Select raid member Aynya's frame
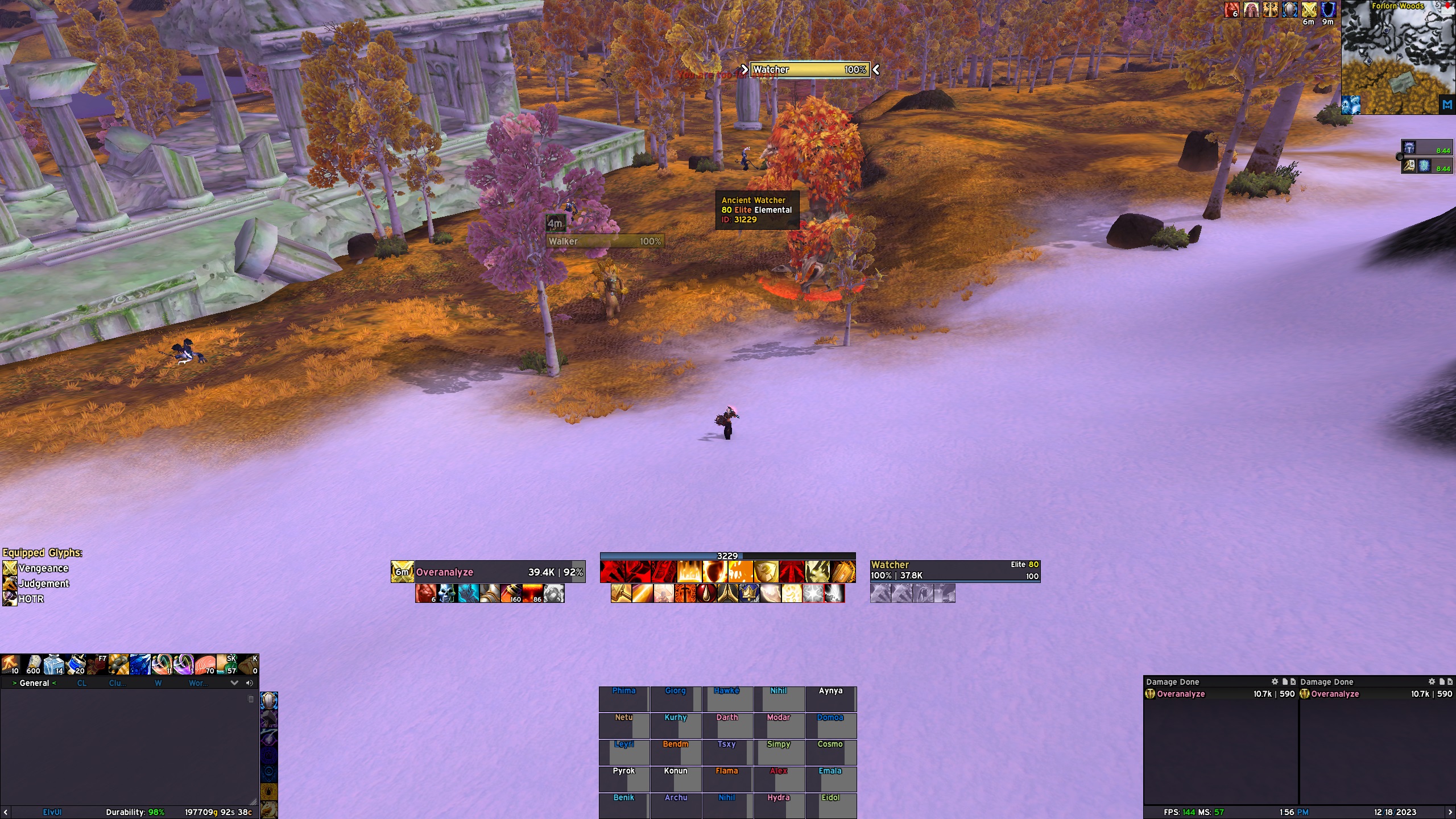This screenshot has height=819, width=1456. click(x=830, y=699)
